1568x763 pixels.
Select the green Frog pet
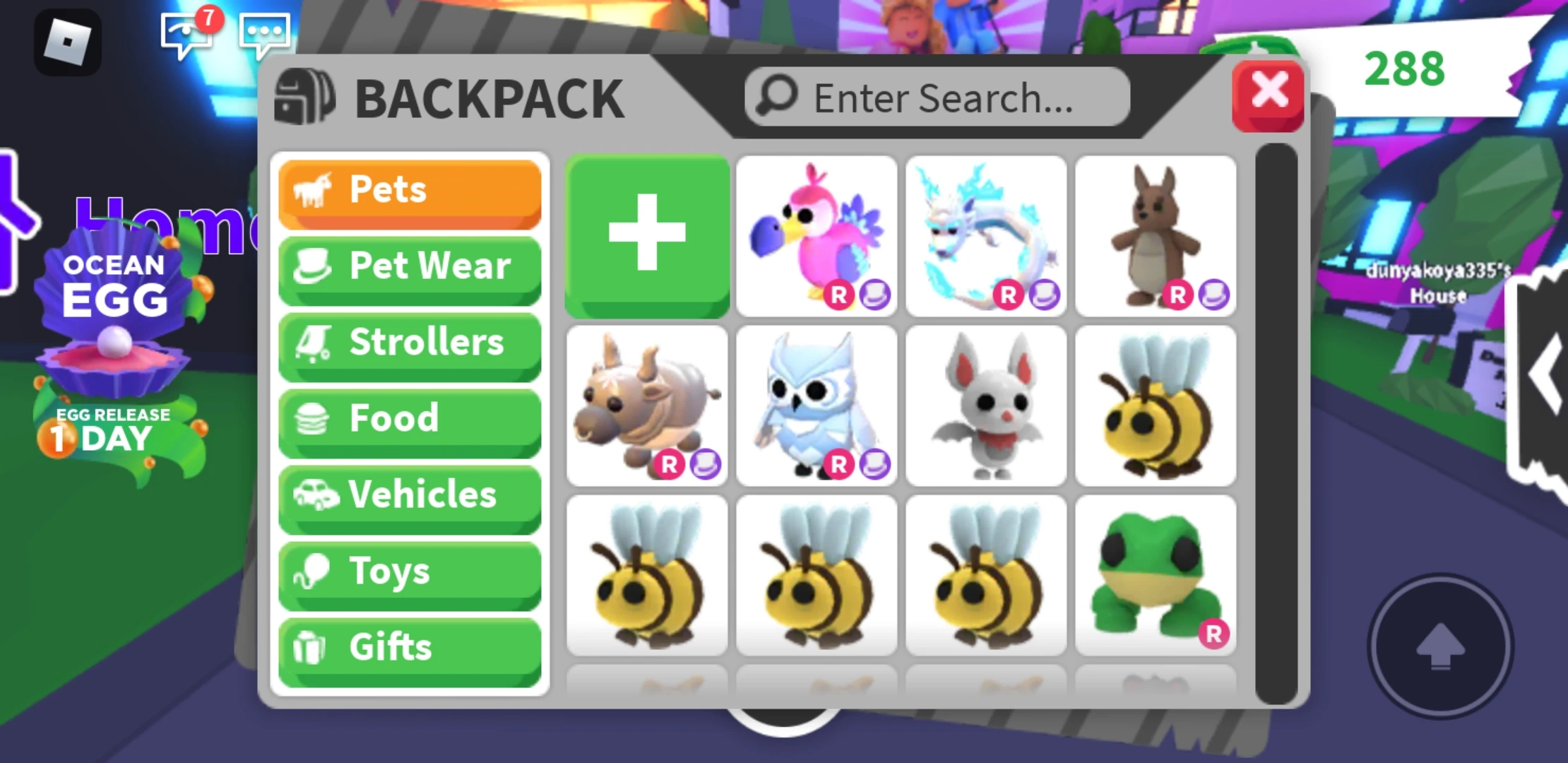tap(1156, 576)
